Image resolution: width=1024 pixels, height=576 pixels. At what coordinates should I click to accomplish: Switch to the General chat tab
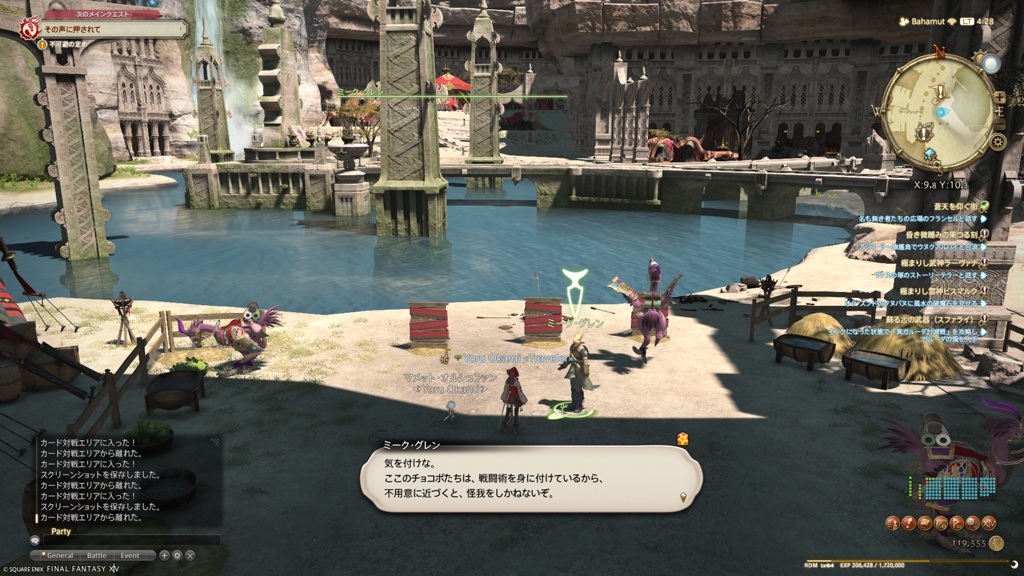(59, 555)
